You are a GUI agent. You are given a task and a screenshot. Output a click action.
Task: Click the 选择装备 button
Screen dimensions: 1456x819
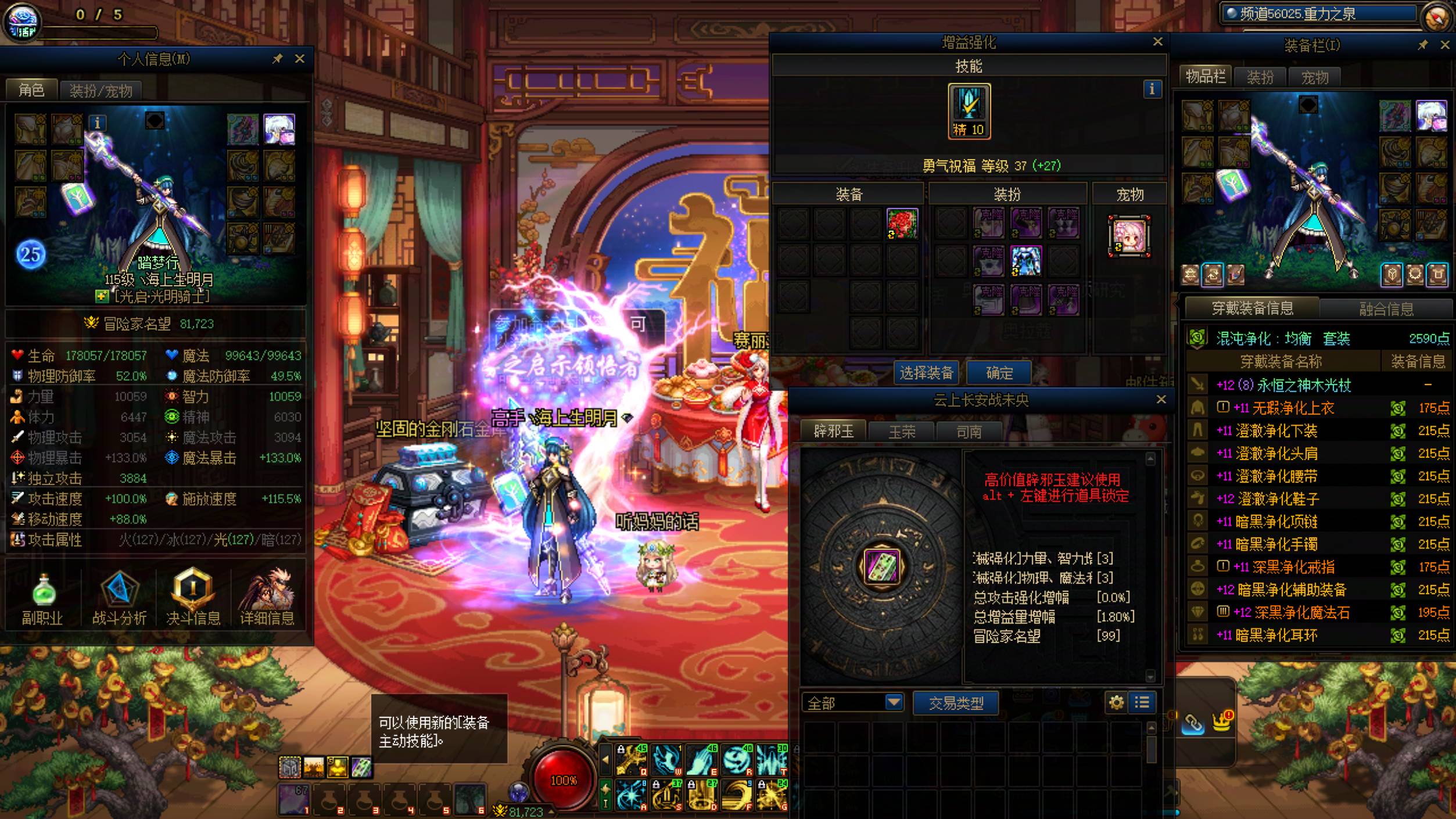pos(926,373)
